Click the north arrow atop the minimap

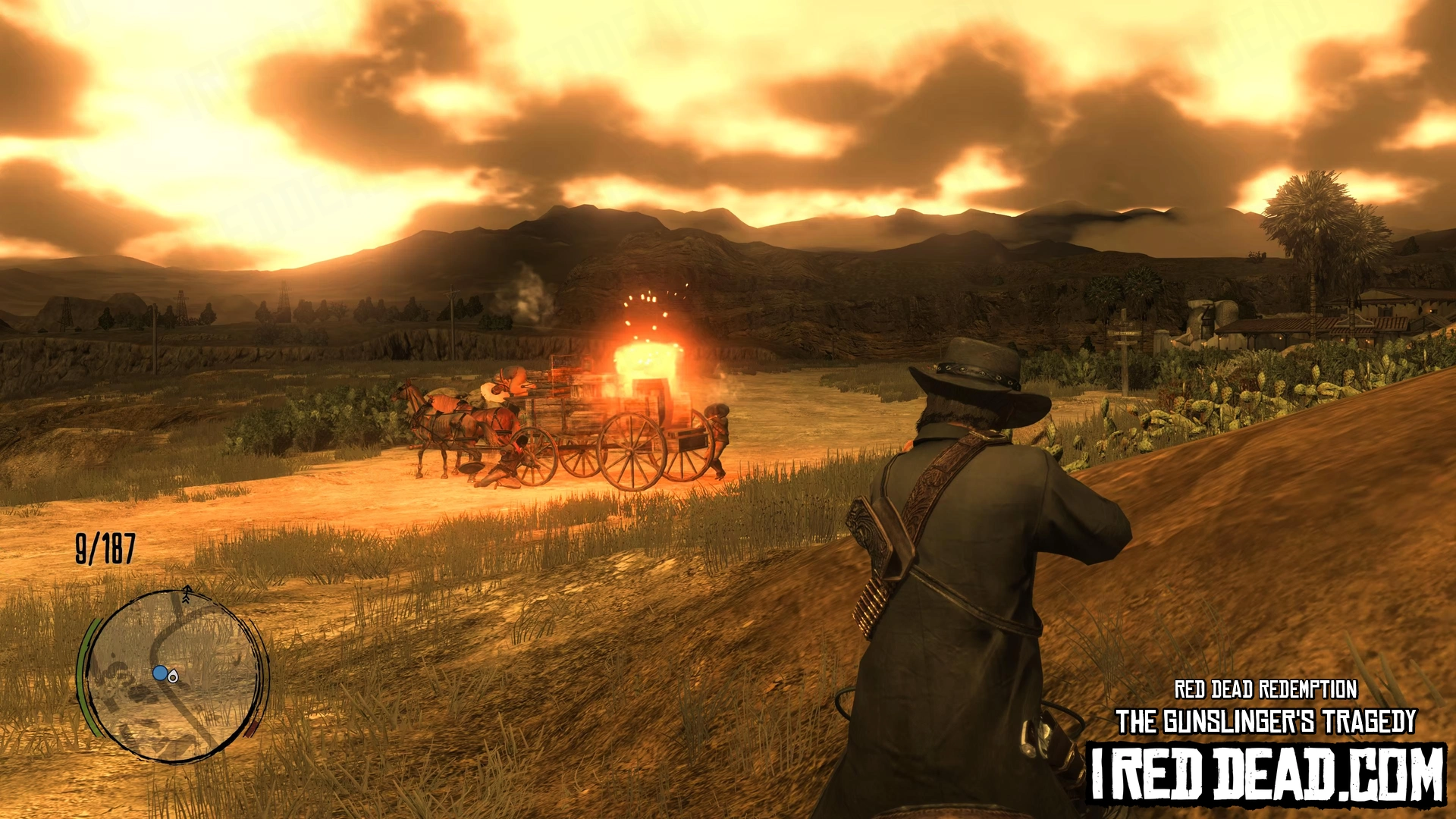coord(187,592)
